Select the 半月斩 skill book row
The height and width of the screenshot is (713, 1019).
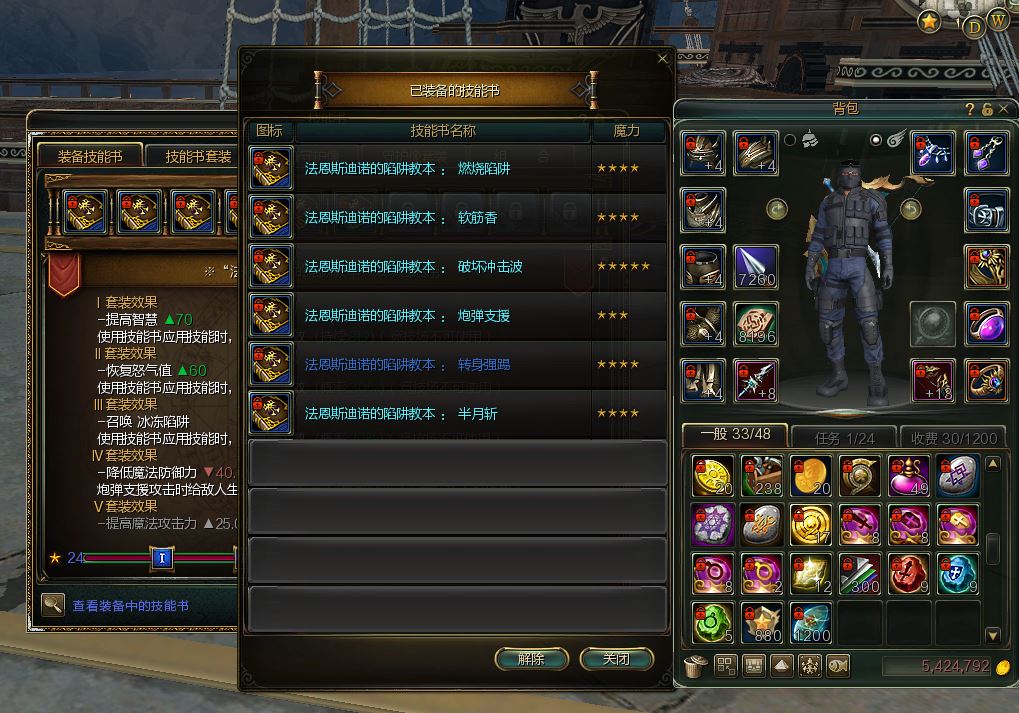[456, 414]
